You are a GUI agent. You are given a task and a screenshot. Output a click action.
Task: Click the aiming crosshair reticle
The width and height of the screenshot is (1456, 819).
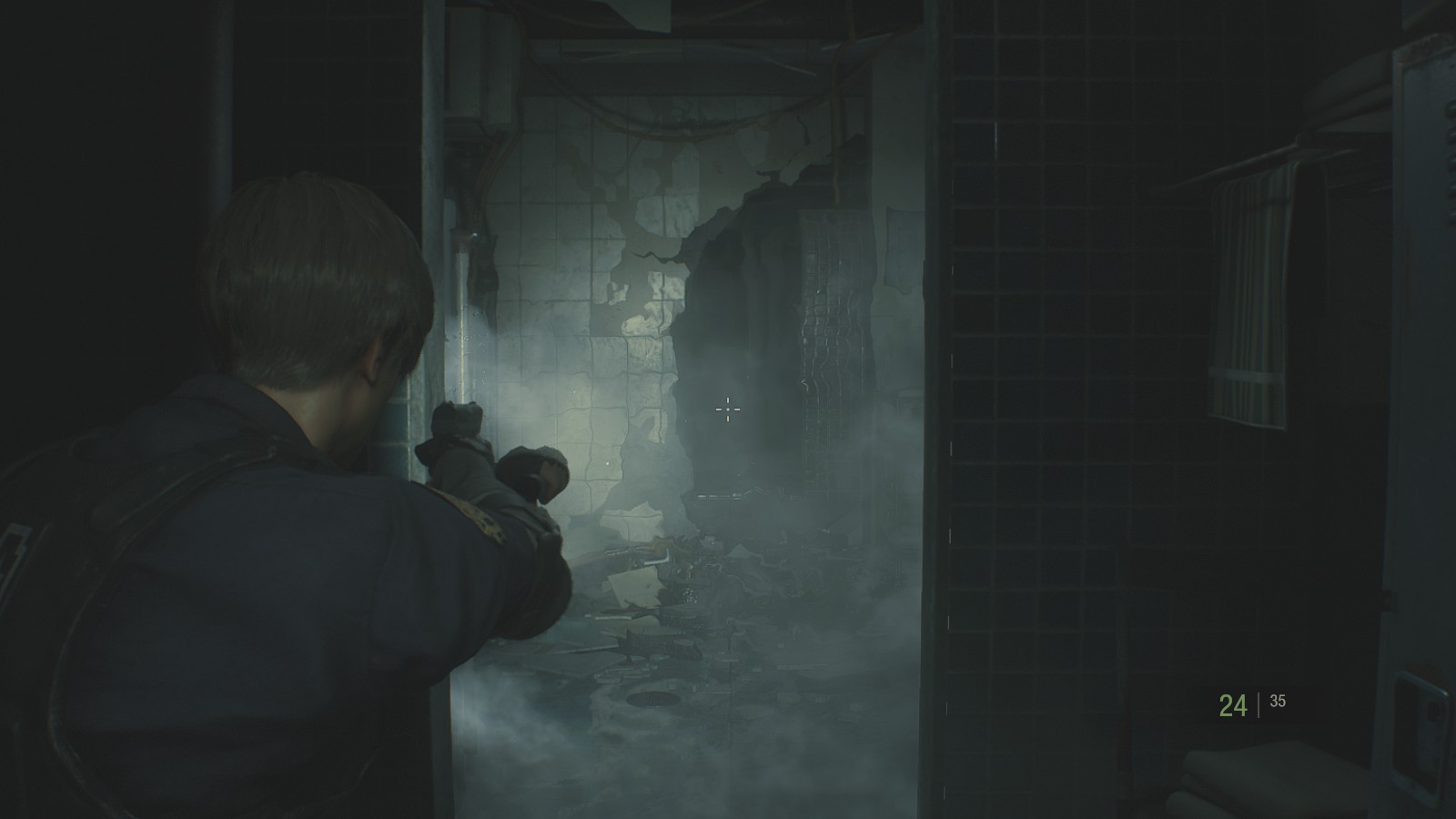tap(726, 411)
